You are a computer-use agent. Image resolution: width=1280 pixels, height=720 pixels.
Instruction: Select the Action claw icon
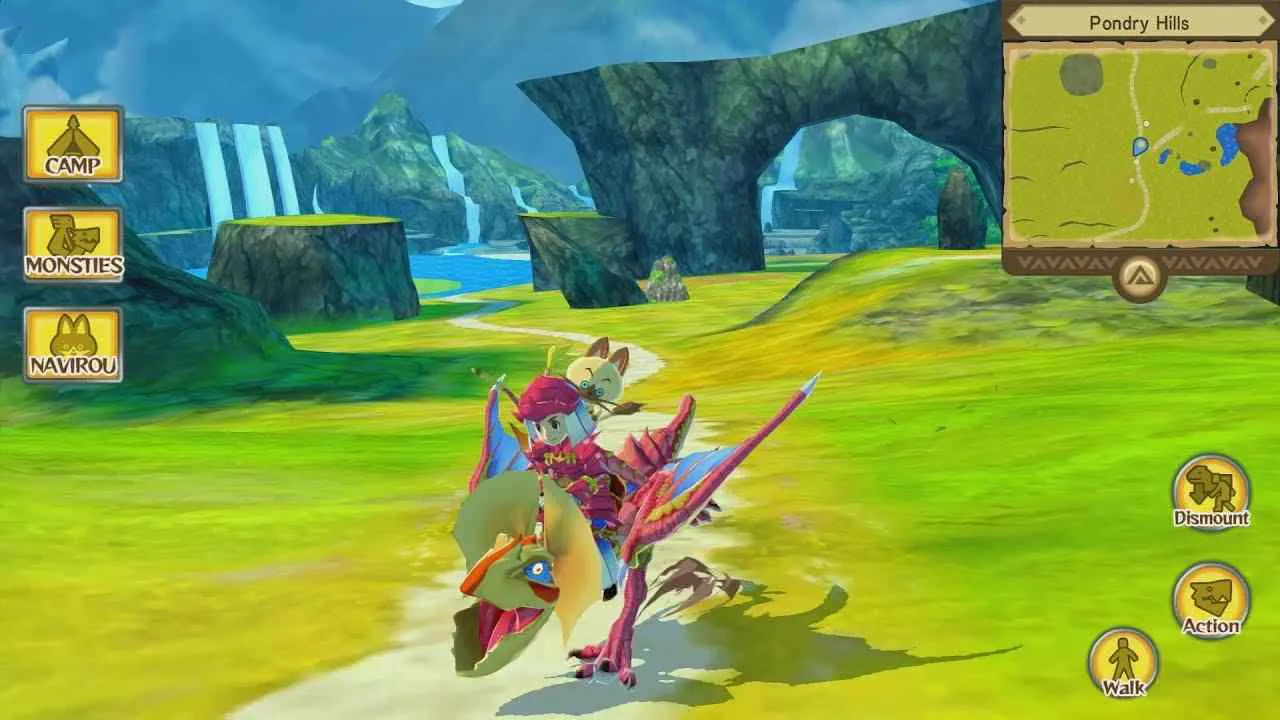point(1210,596)
